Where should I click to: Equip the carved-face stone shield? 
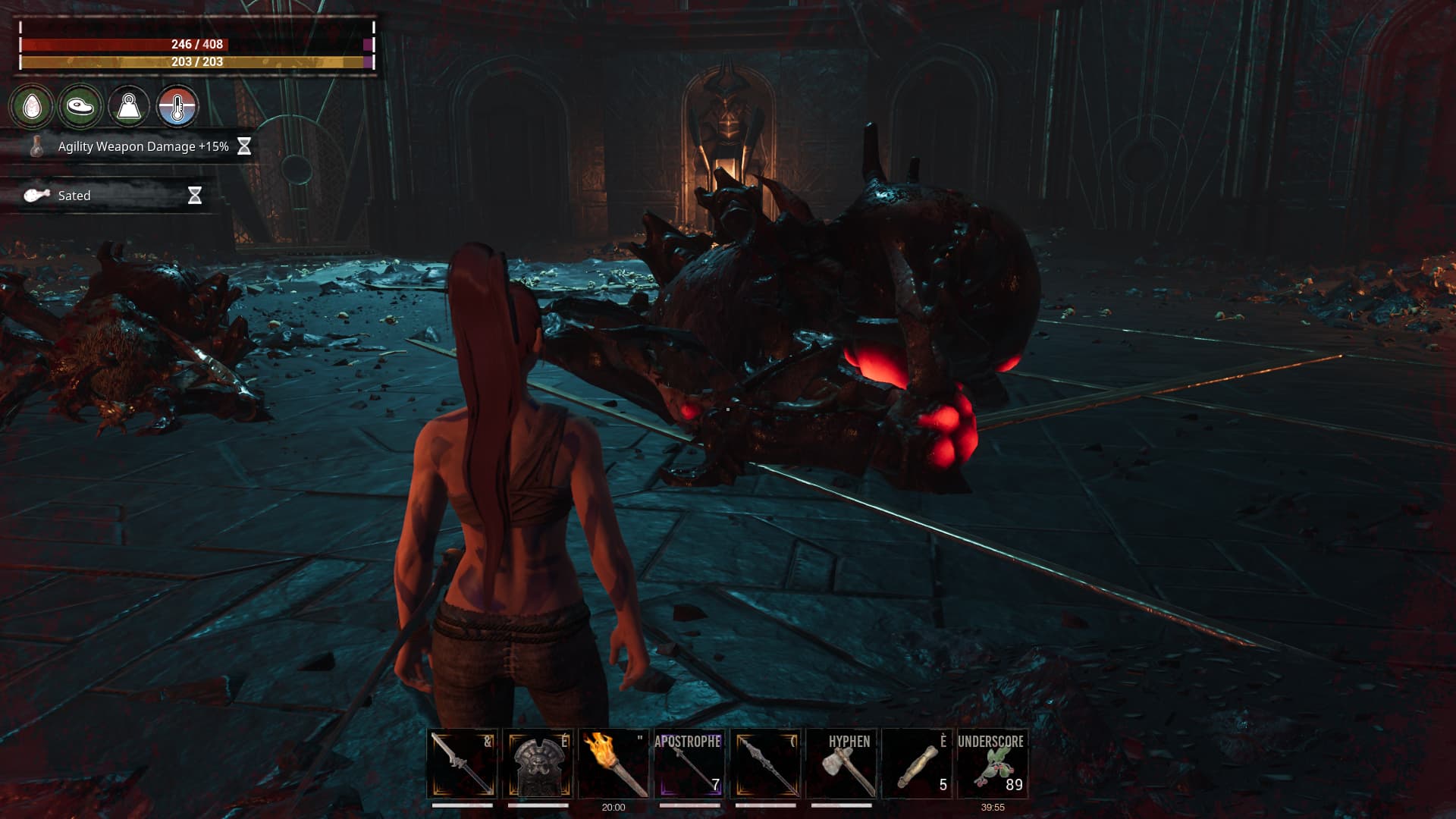pos(538,764)
